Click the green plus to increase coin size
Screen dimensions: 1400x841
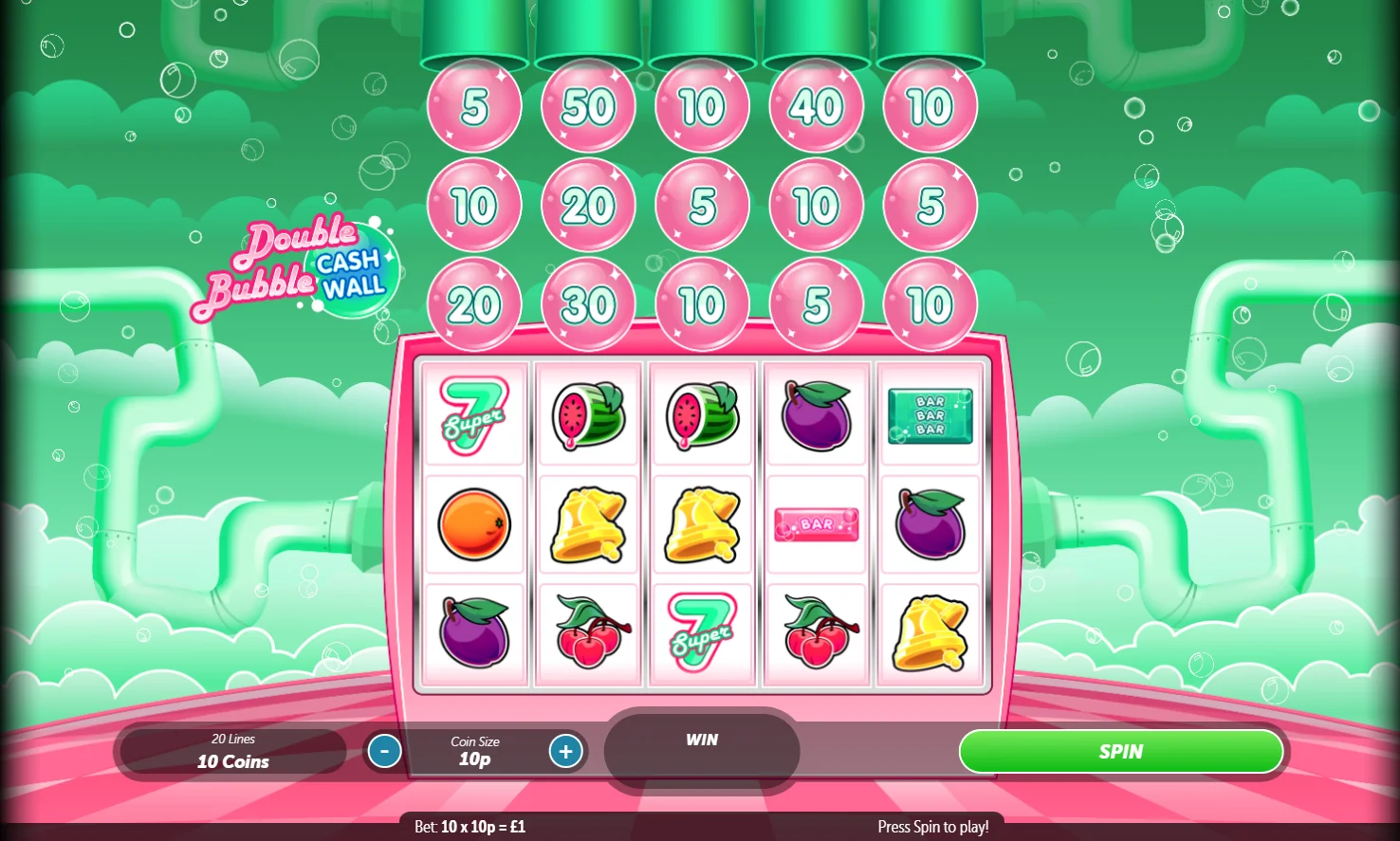pyautogui.click(x=565, y=751)
